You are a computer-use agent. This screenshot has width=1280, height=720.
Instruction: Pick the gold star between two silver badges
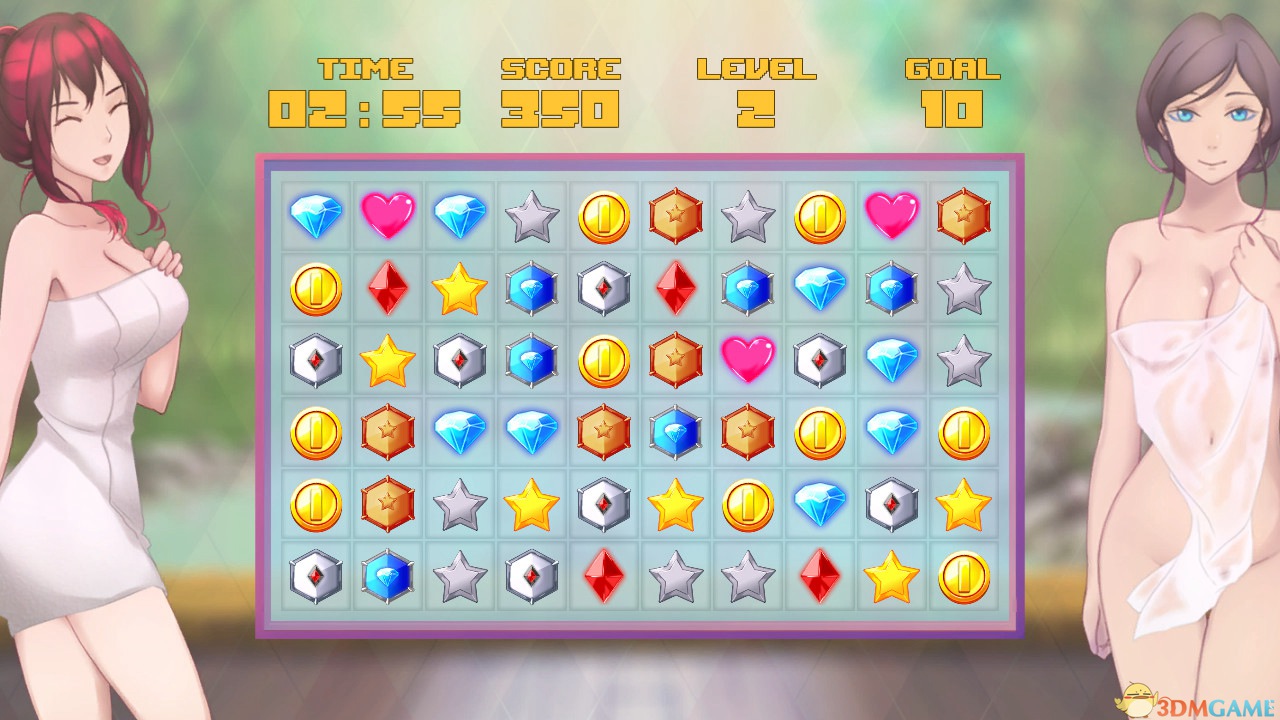388,361
